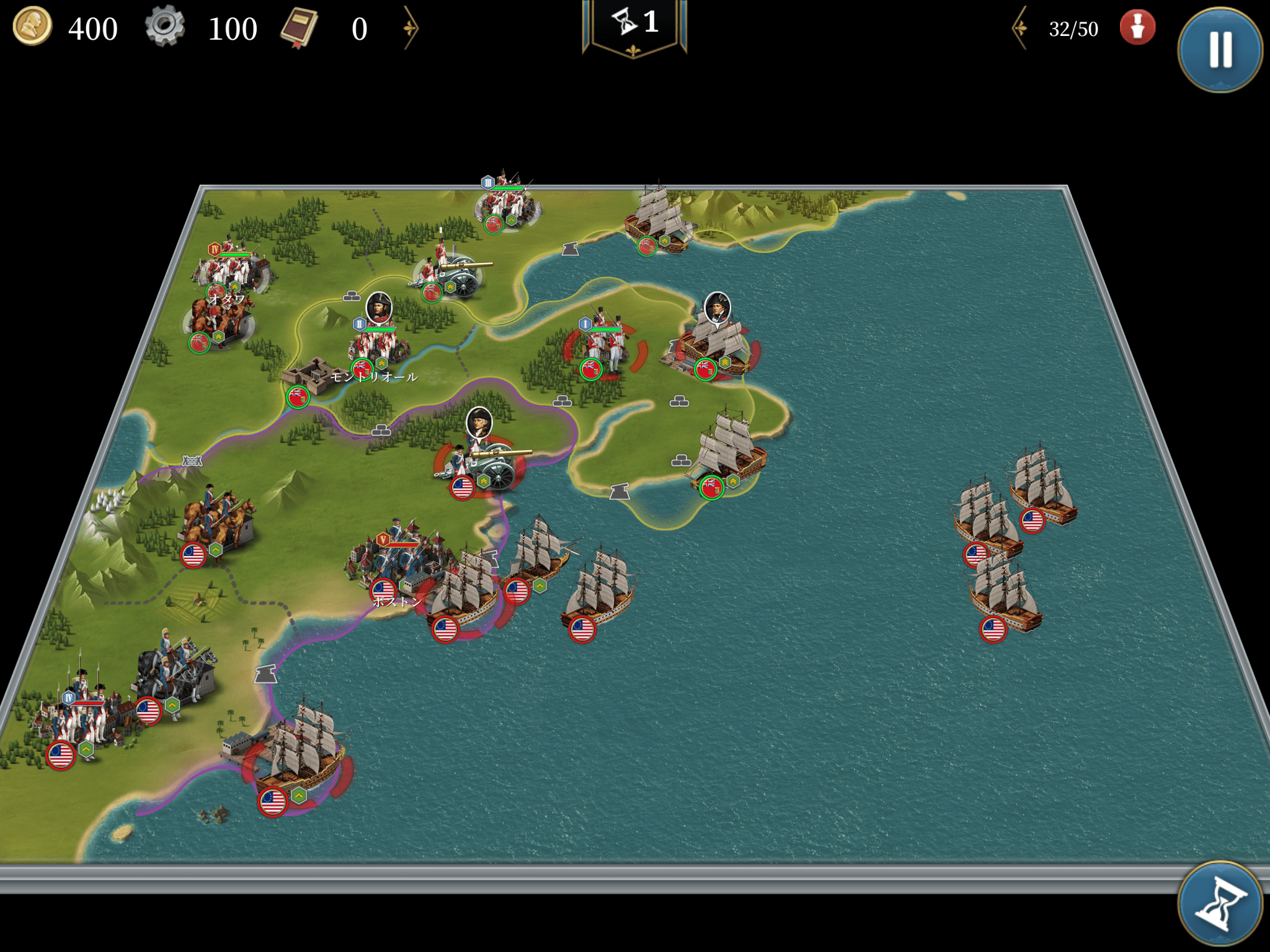End the current turn with the hourglass button
The width and height of the screenshot is (1270, 952).
click(1219, 905)
